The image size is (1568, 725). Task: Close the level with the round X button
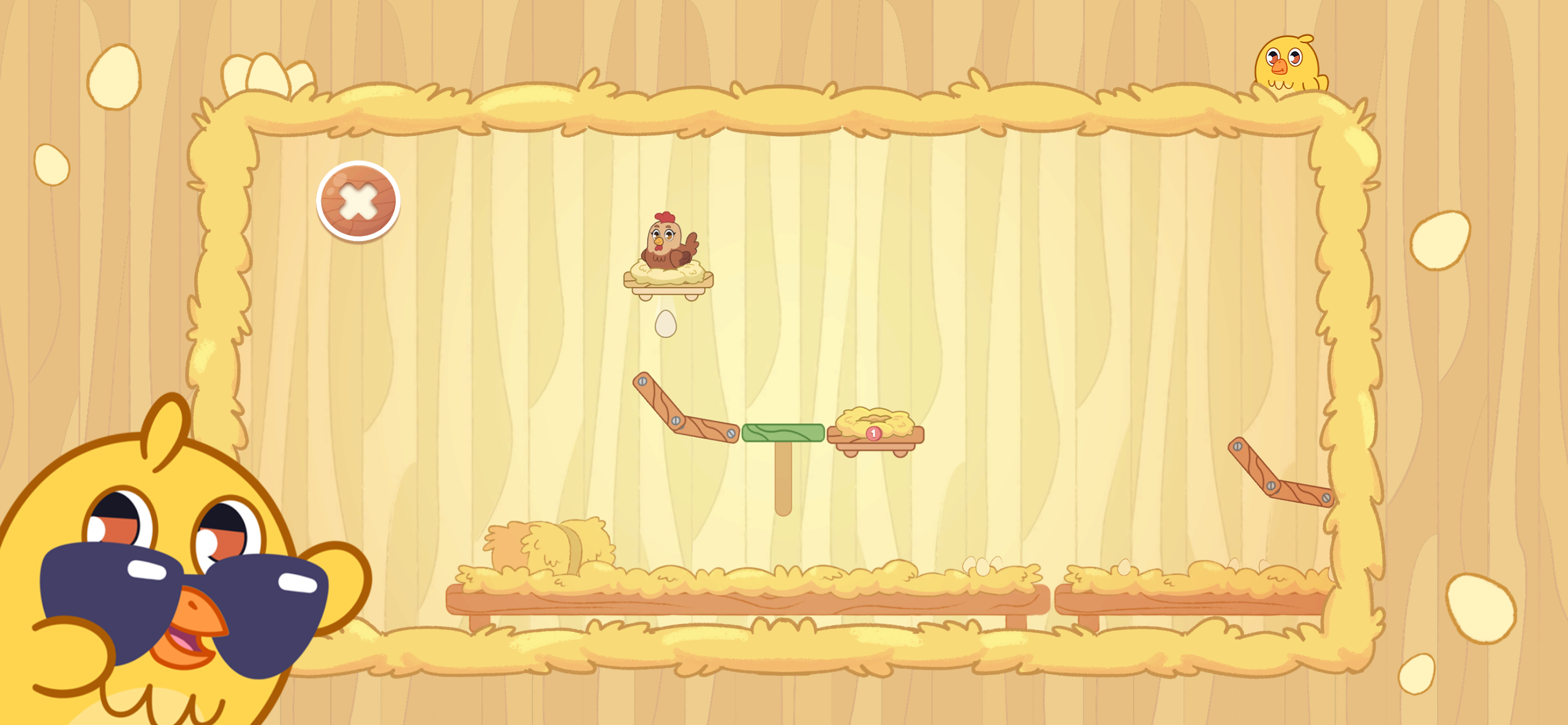[358, 201]
